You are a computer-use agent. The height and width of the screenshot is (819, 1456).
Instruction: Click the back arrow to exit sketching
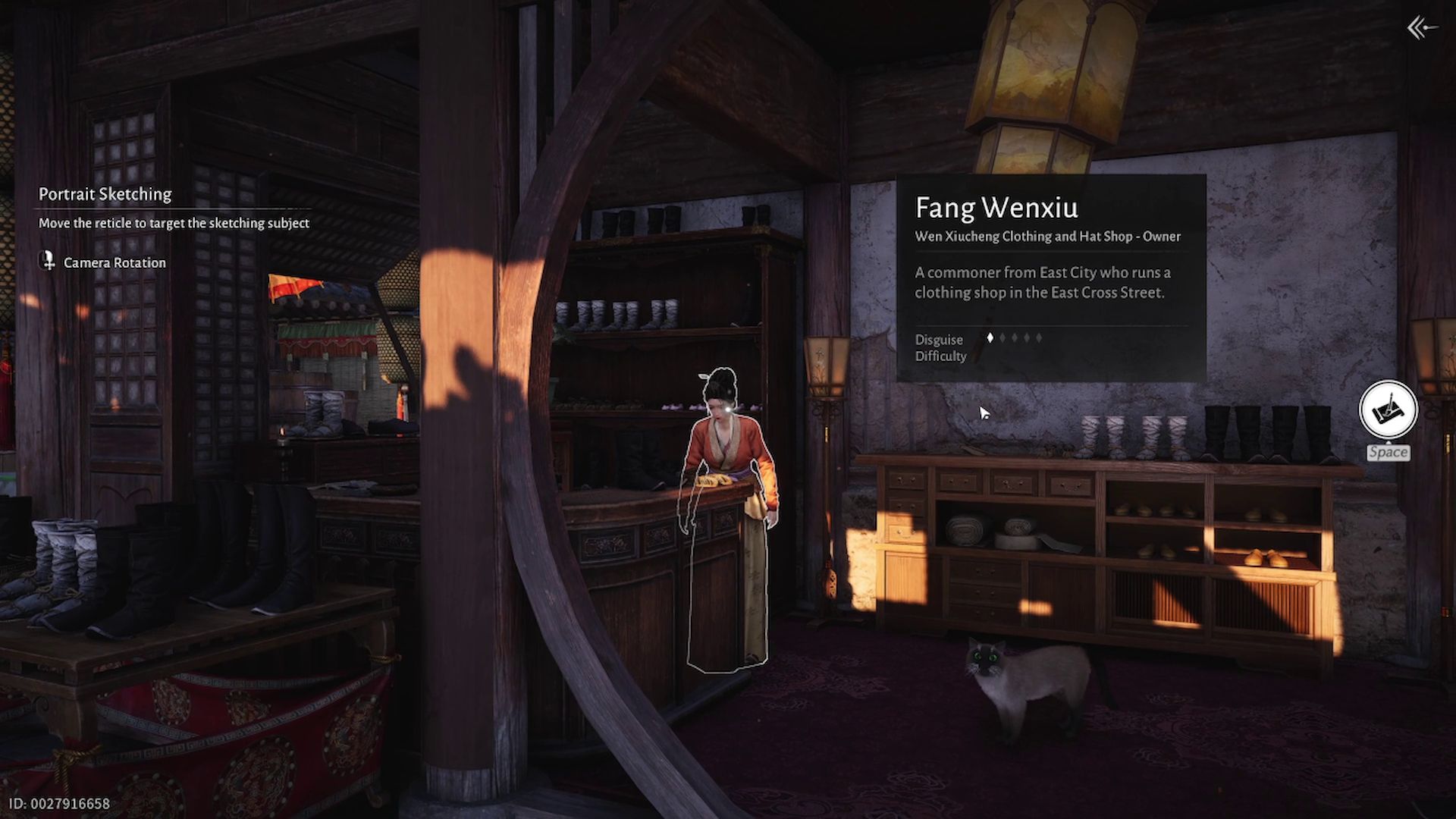click(1421, 29)
